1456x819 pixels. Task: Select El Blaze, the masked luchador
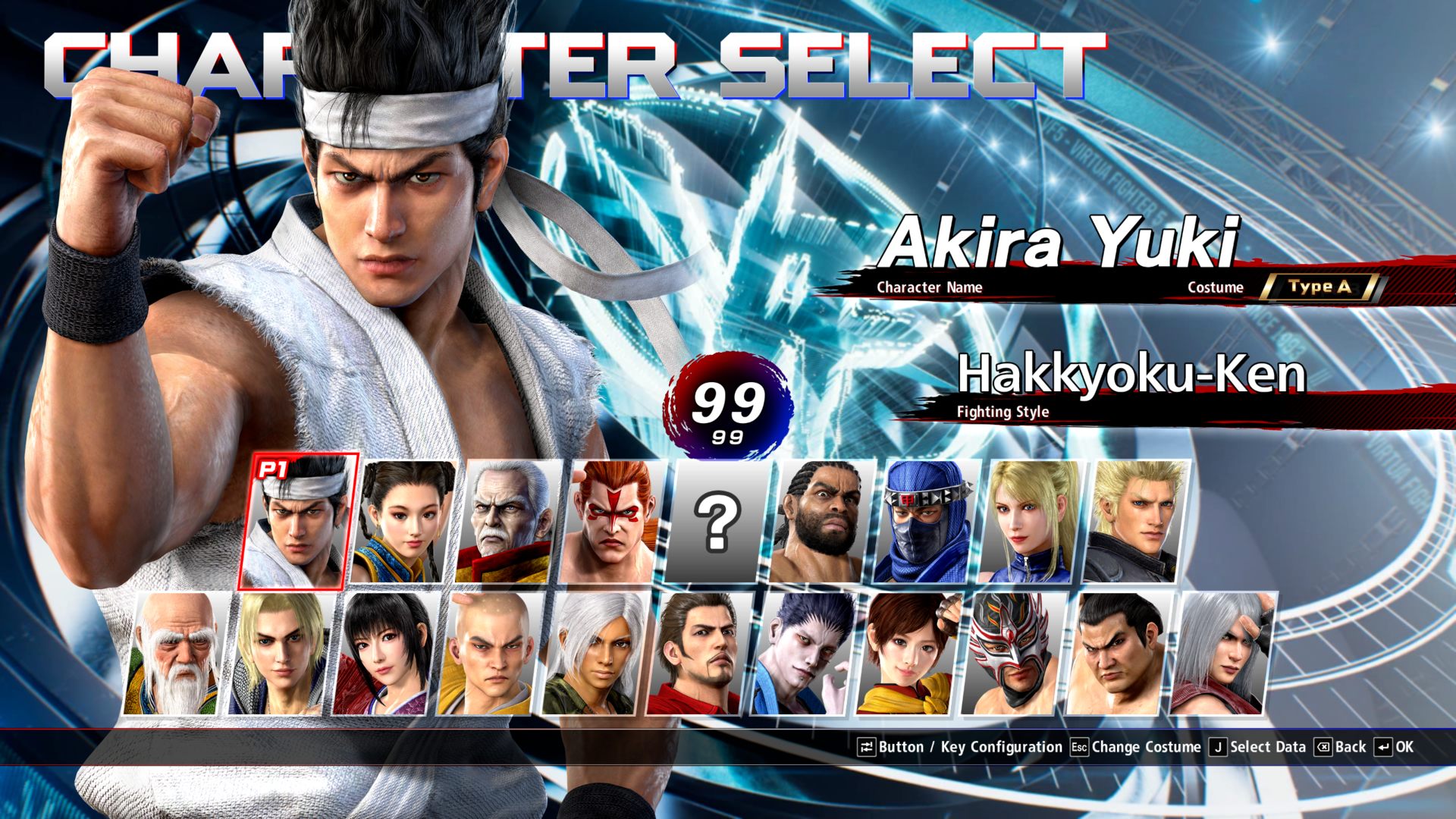point(1013,654)
